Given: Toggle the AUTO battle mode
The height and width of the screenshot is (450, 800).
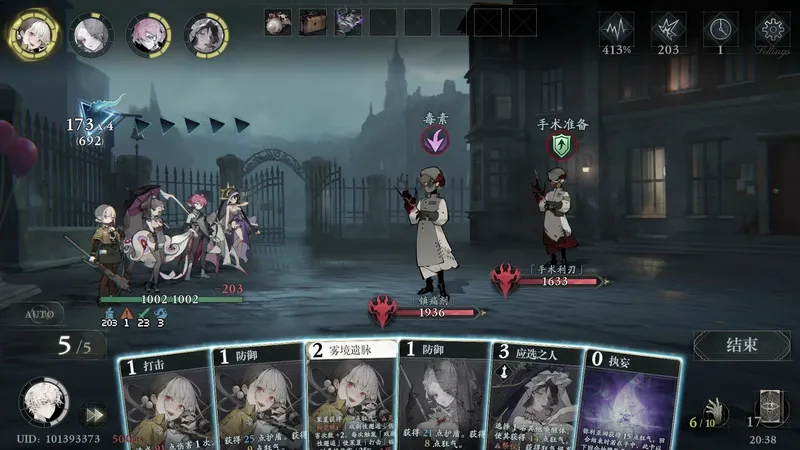Looking at the screenshot, I should pos(38,314).
